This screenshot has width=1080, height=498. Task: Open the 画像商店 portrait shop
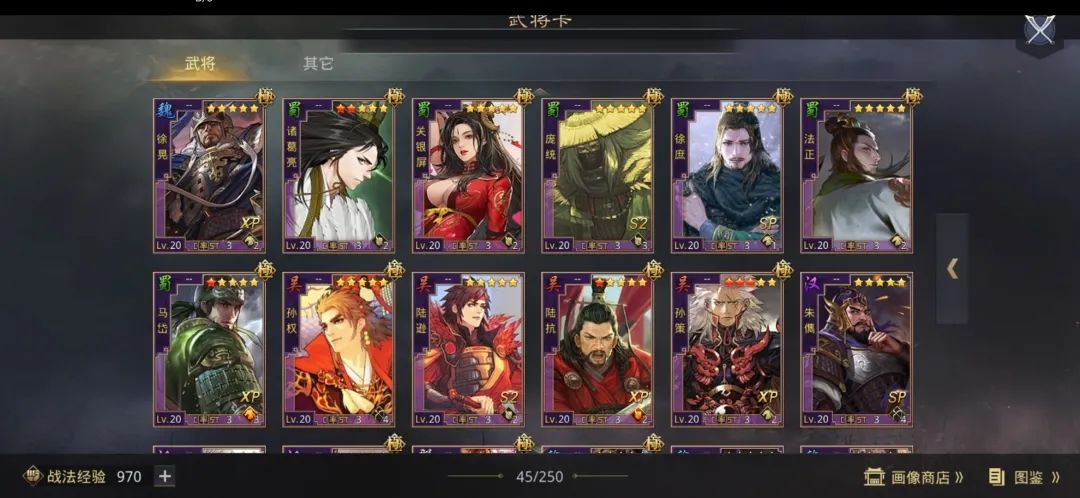(x=914, y=477)
